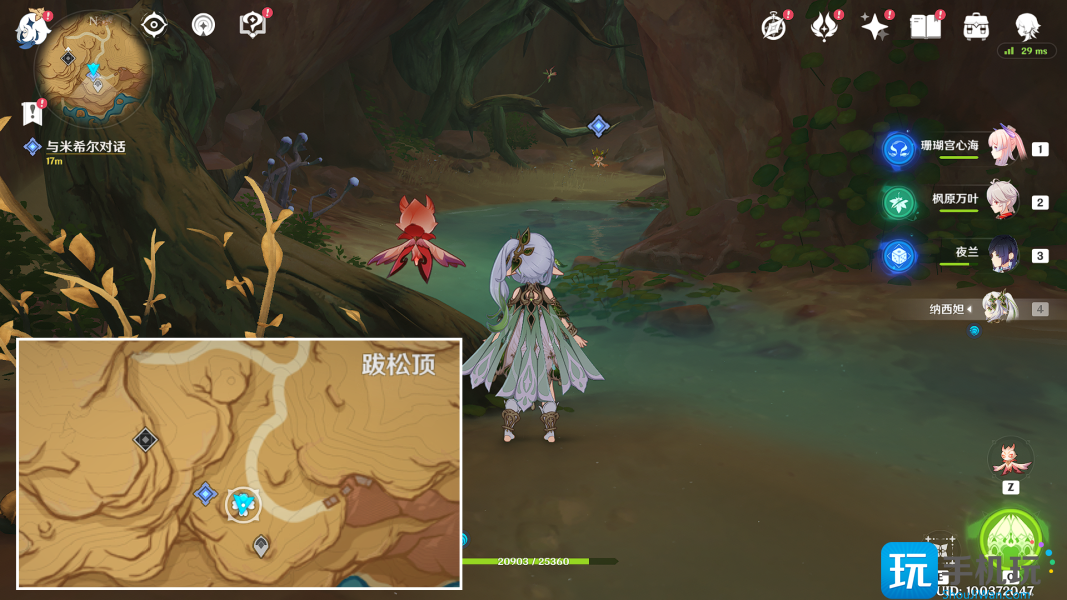Screen dimensions: 1067x600
Task: Open the winged battle pass icon
Action: click(824, 27)
